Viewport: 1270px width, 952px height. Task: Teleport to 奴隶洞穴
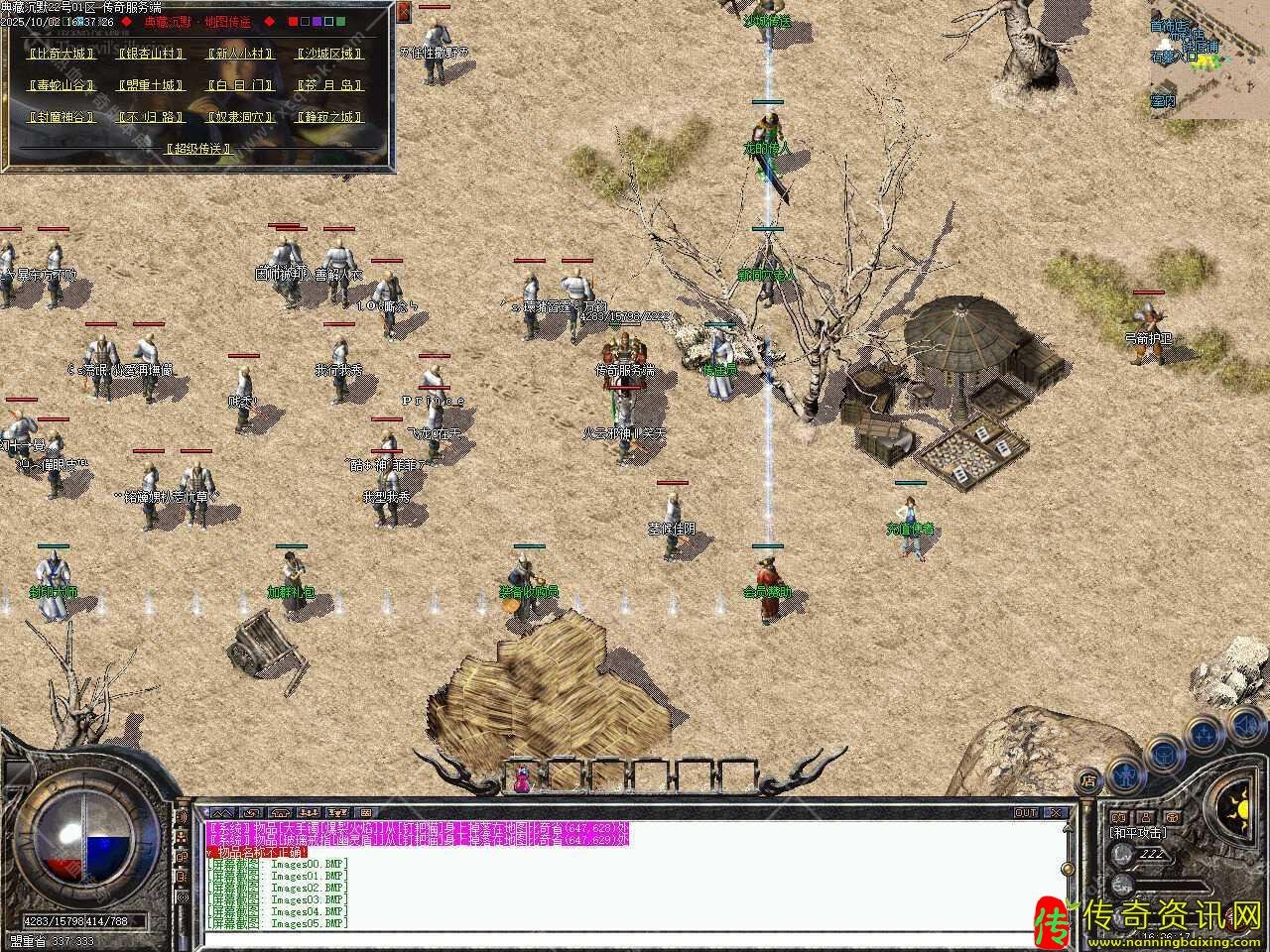pos(239,117)
